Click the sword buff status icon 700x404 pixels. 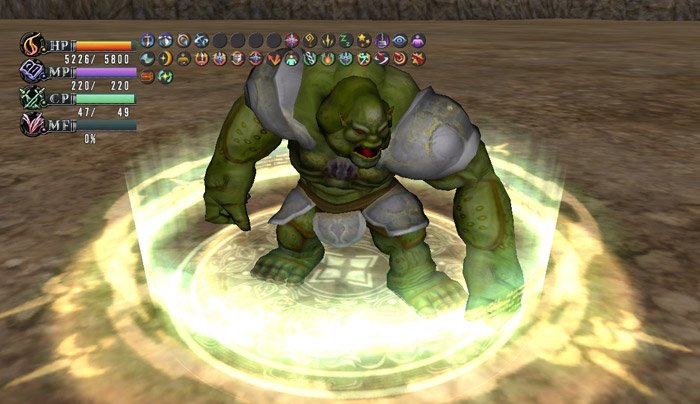(x=147, y=40)
